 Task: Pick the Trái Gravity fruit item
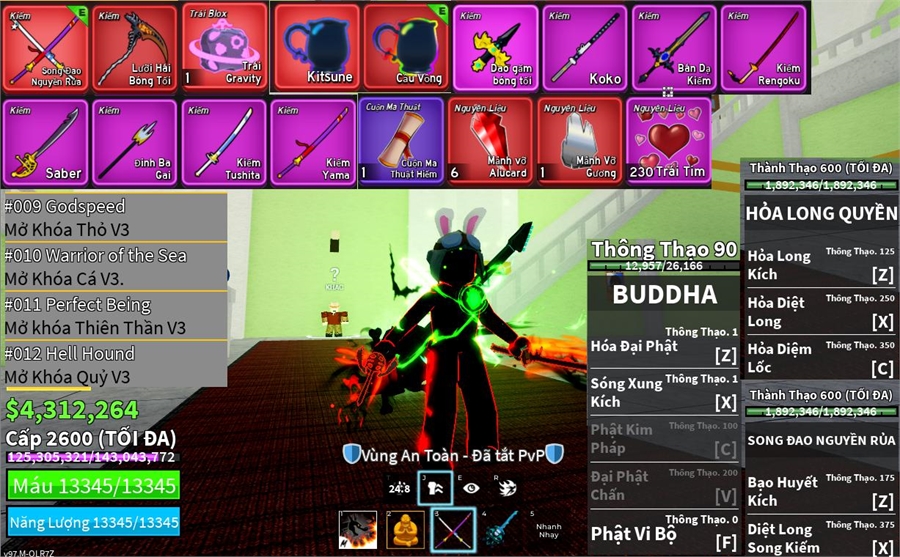pos(225,47)
